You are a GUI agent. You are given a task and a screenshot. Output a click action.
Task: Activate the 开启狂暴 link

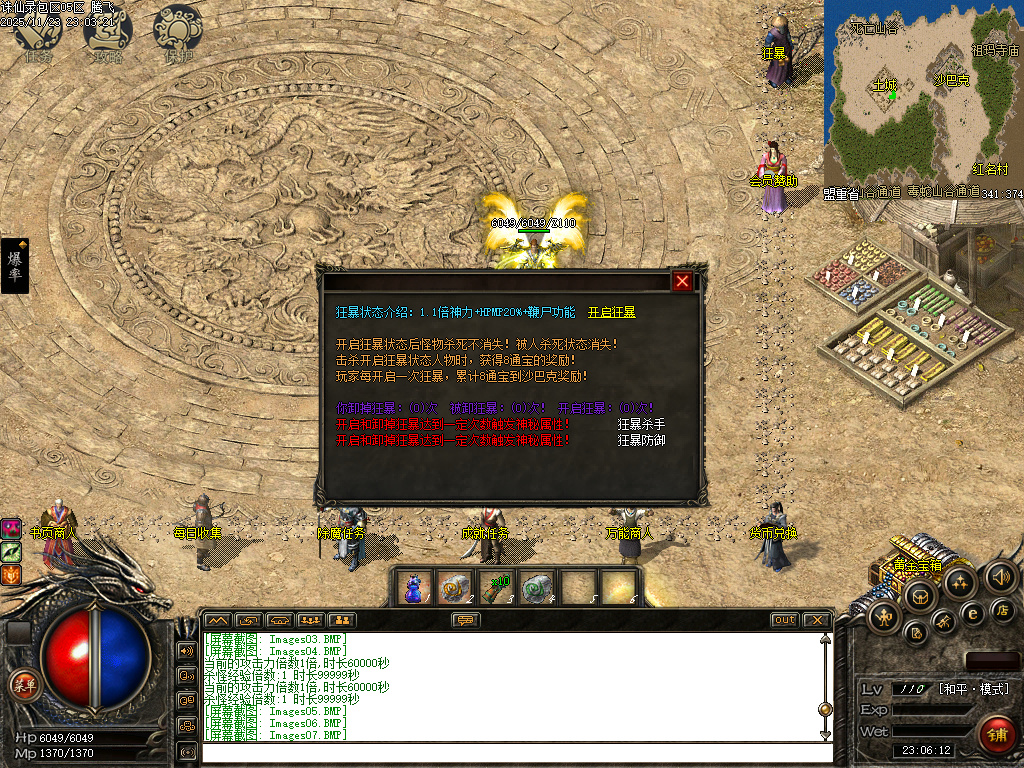611,312
